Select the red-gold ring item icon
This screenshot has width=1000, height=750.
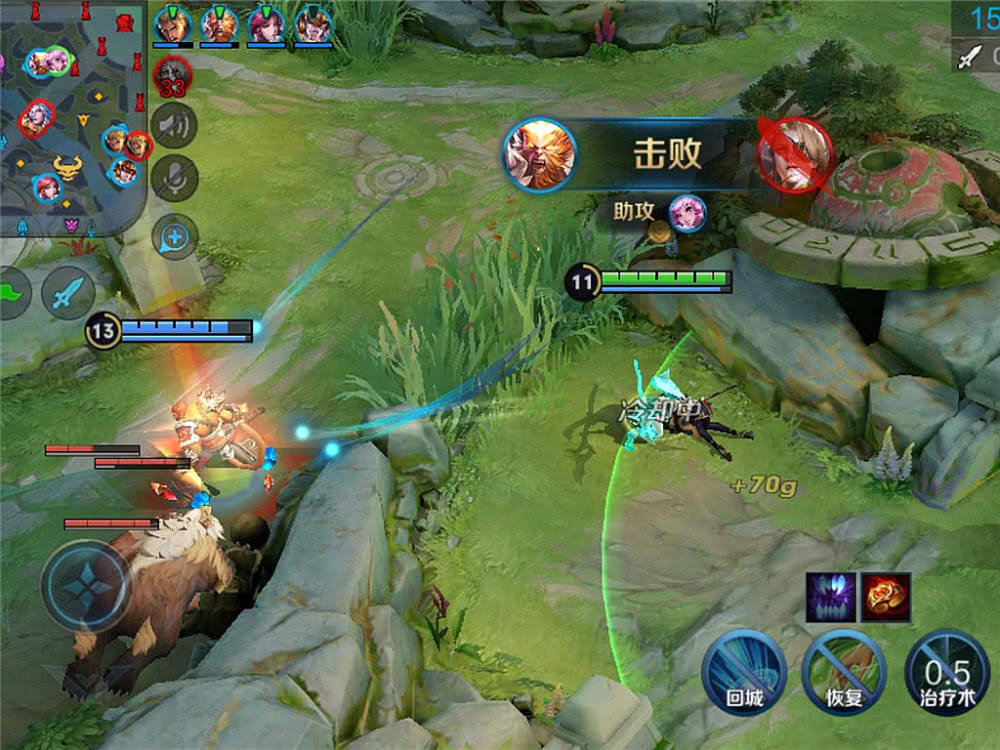coord(886,597)
